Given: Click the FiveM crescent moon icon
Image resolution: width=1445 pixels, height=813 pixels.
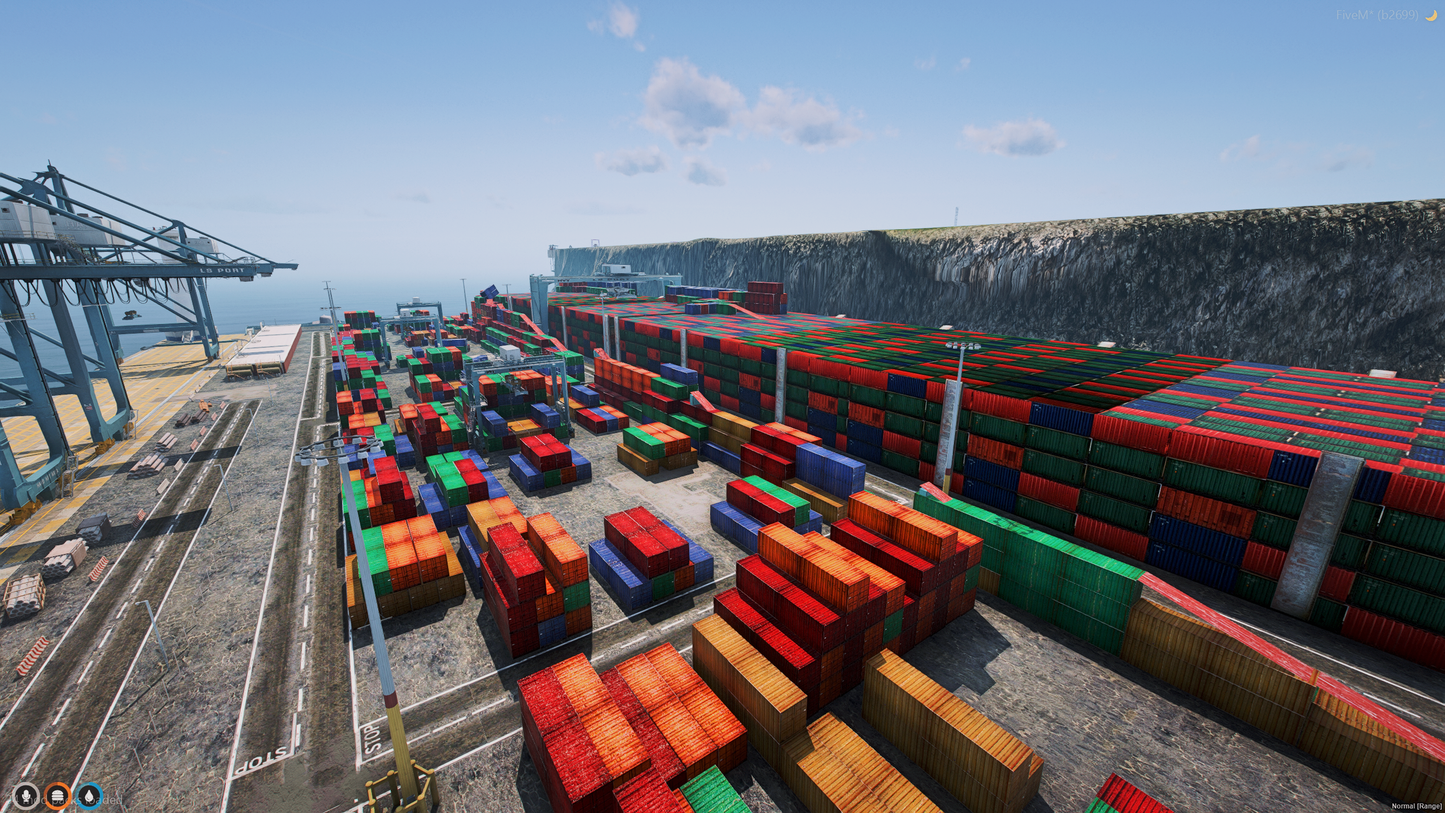Looking at the screenshot, I should [x=1435, y=15].
